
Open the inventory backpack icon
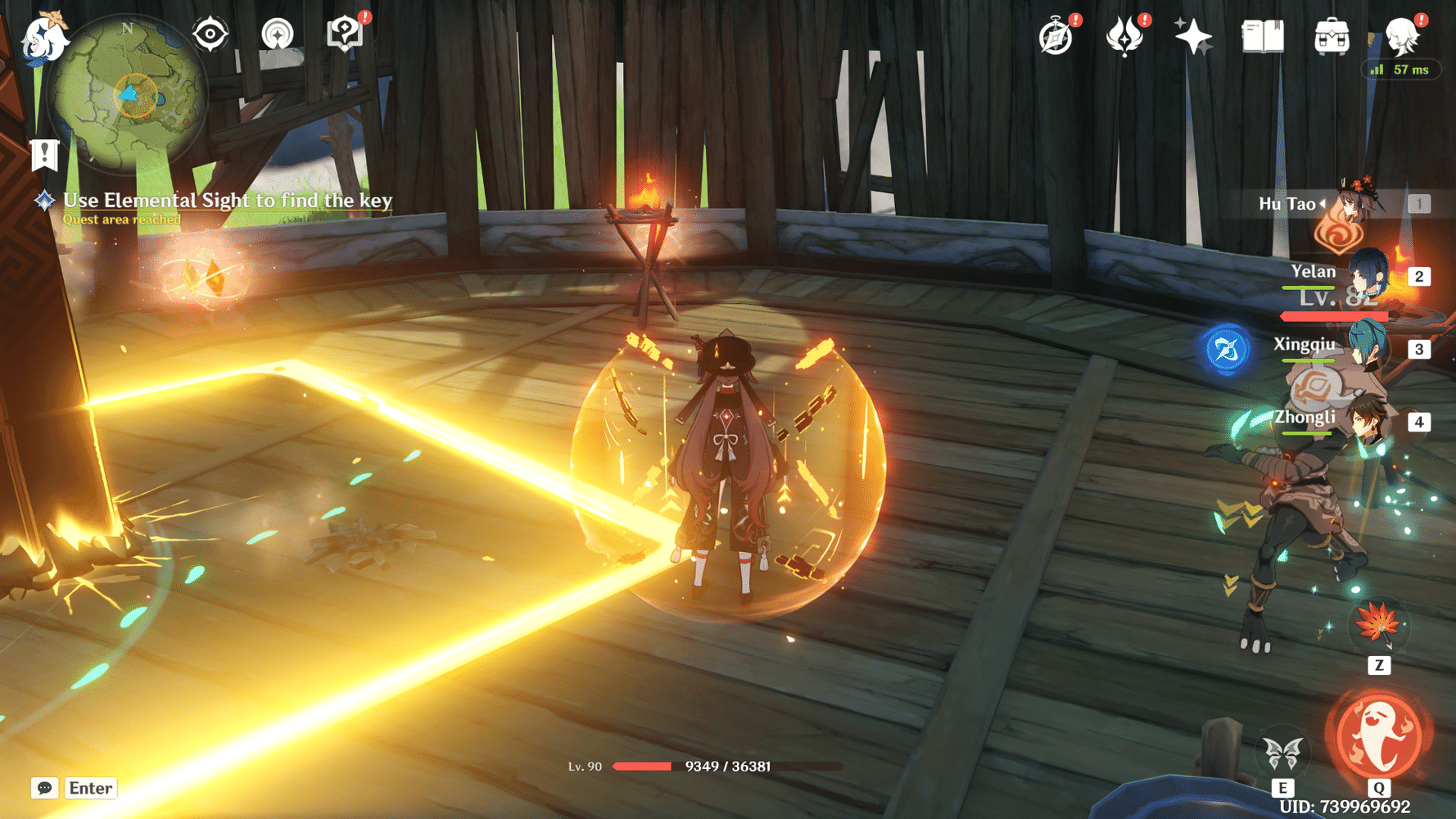tap(1332, 37)
